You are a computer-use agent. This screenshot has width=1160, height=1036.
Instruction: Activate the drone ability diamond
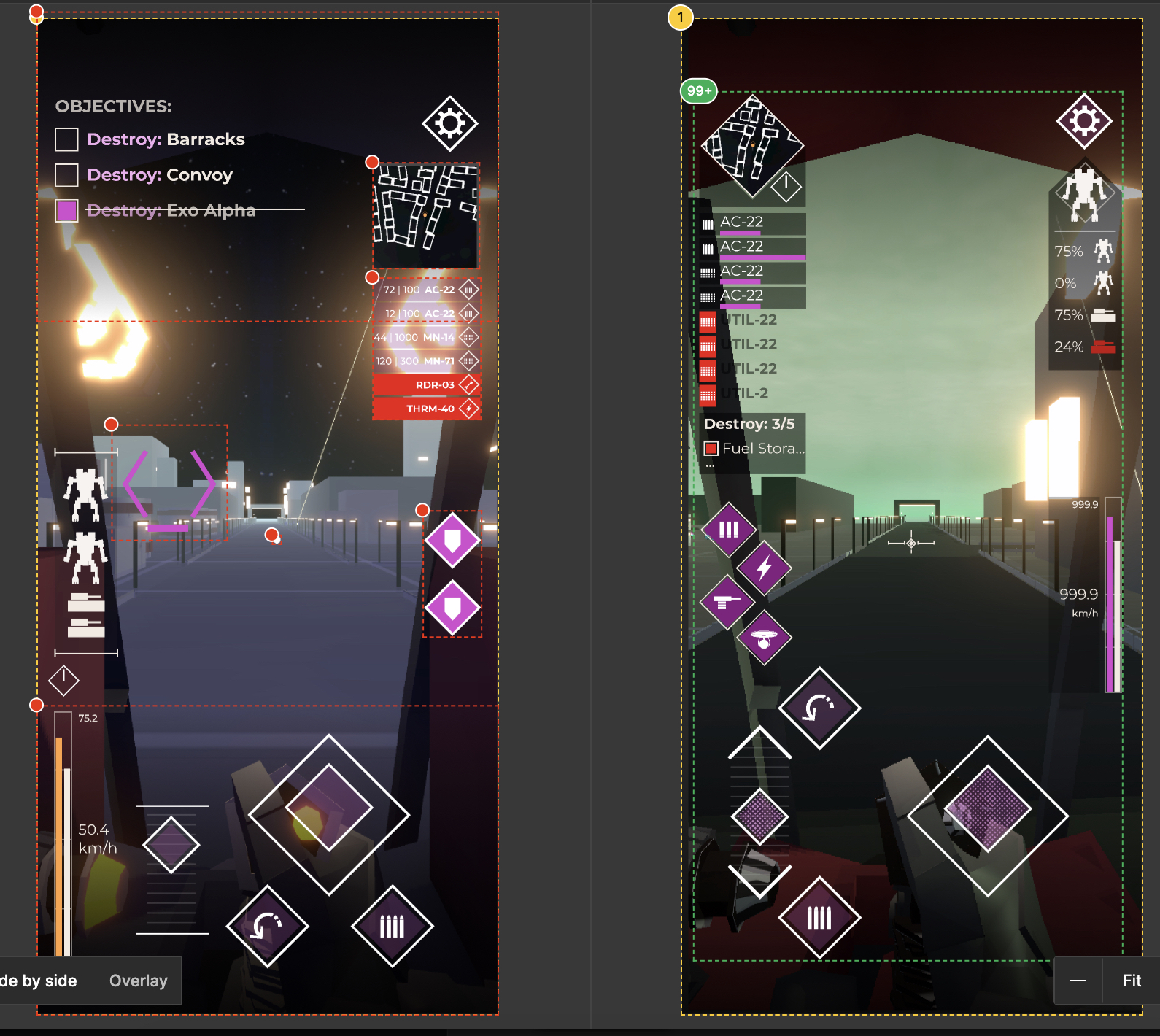coord(764,638)
